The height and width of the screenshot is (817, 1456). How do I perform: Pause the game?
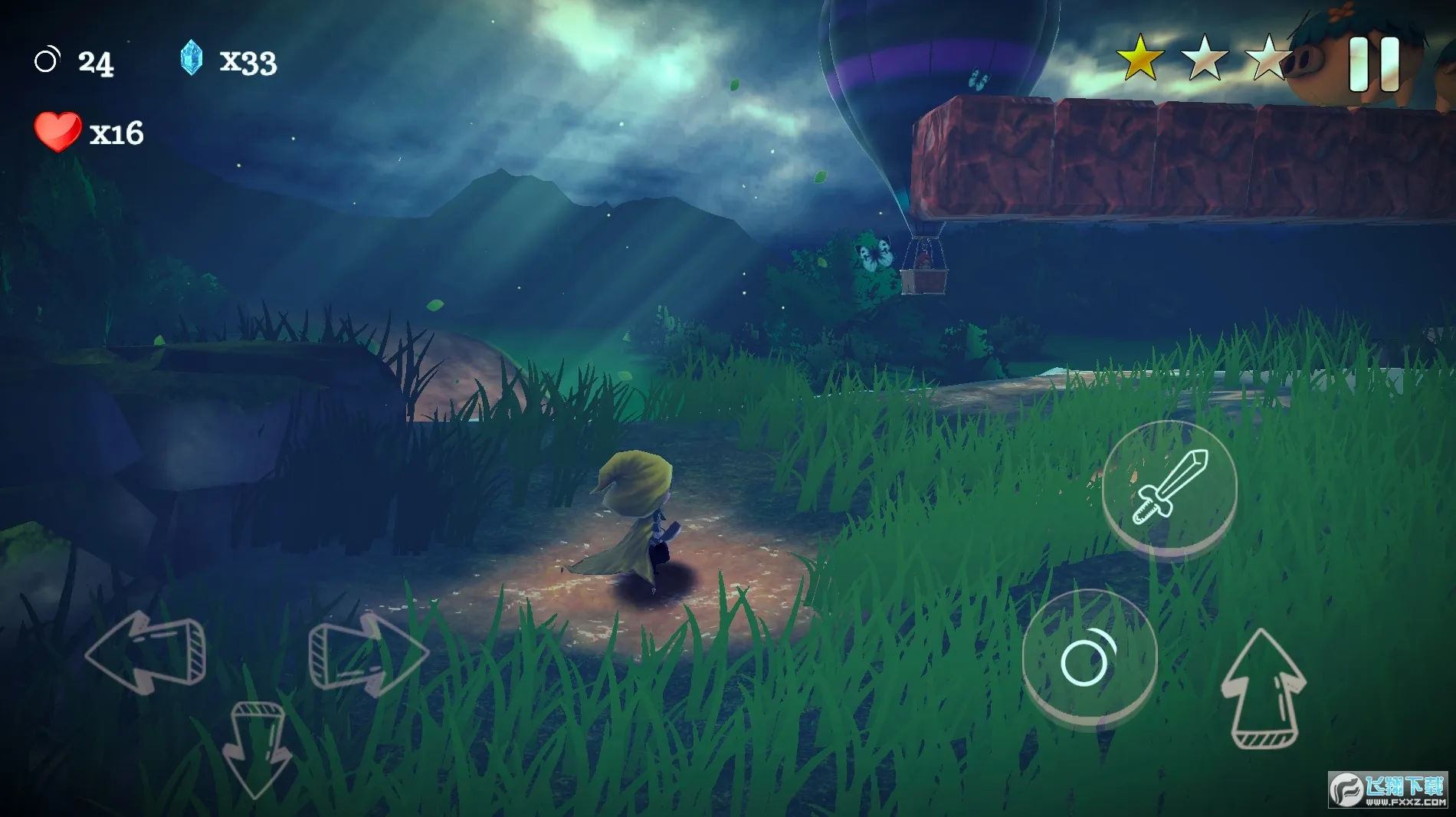tap(1373, 64)
